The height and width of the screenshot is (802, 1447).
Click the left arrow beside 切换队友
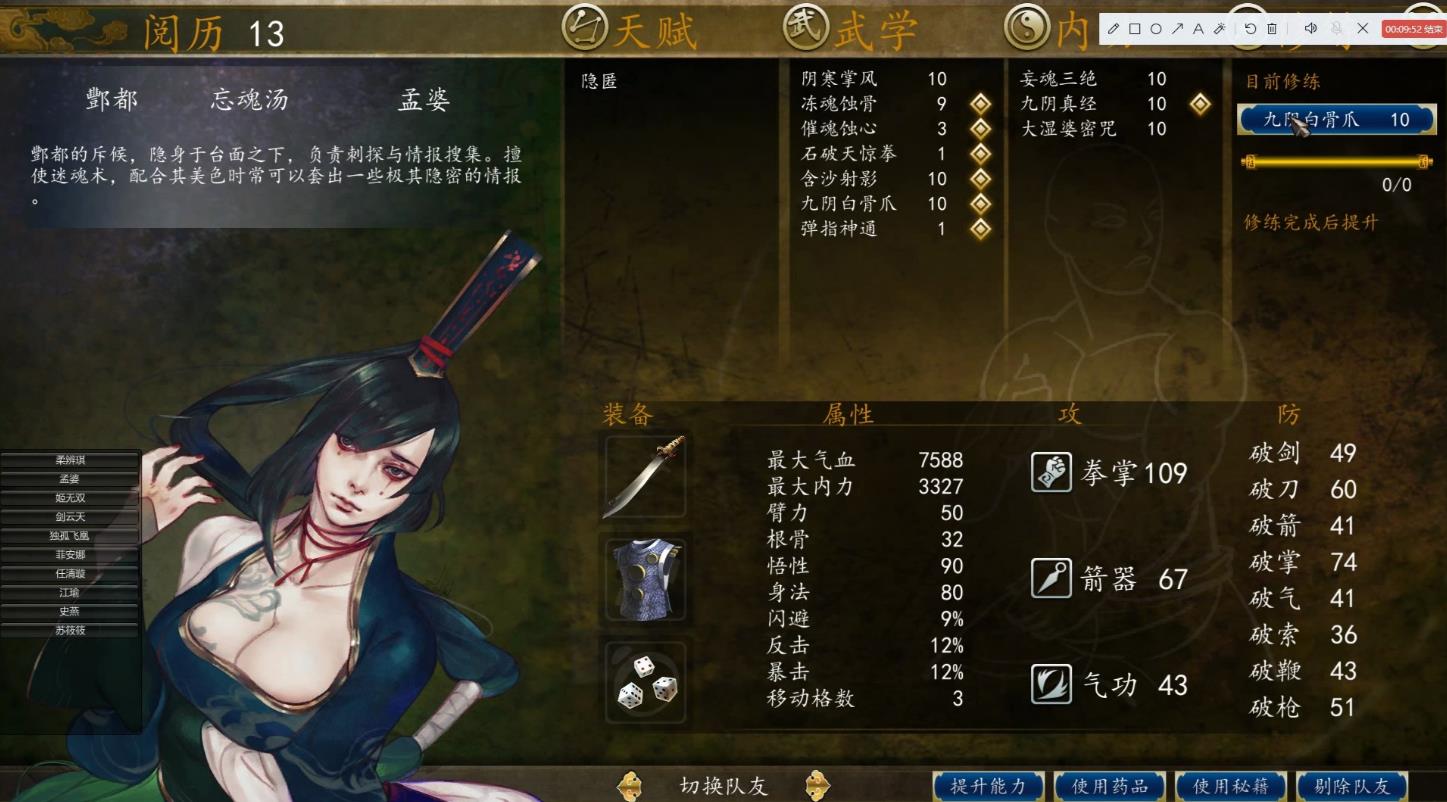[630, 787]
